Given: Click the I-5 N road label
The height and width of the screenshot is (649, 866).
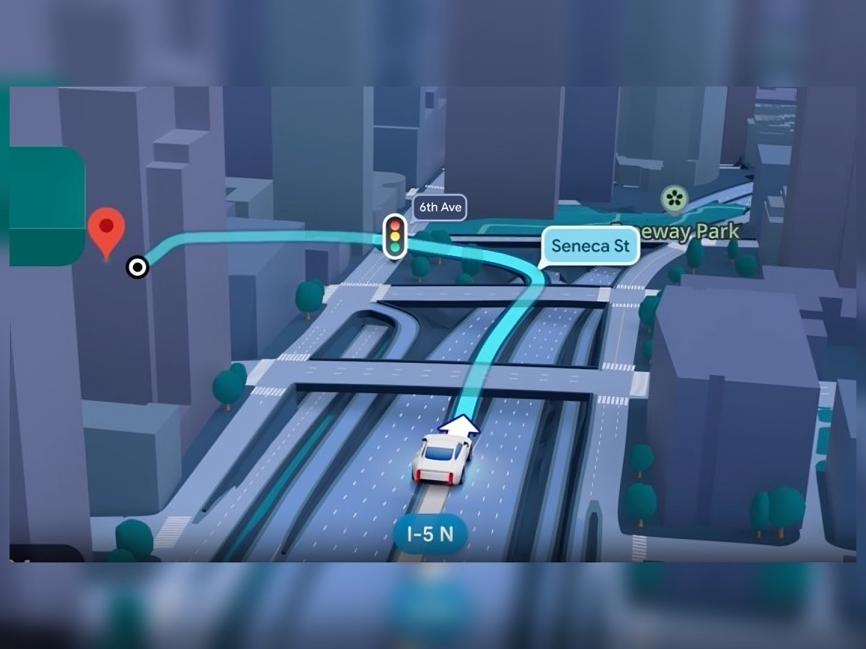Looking at the screenshot, I should pyautogui.click(x=430, y=533).
